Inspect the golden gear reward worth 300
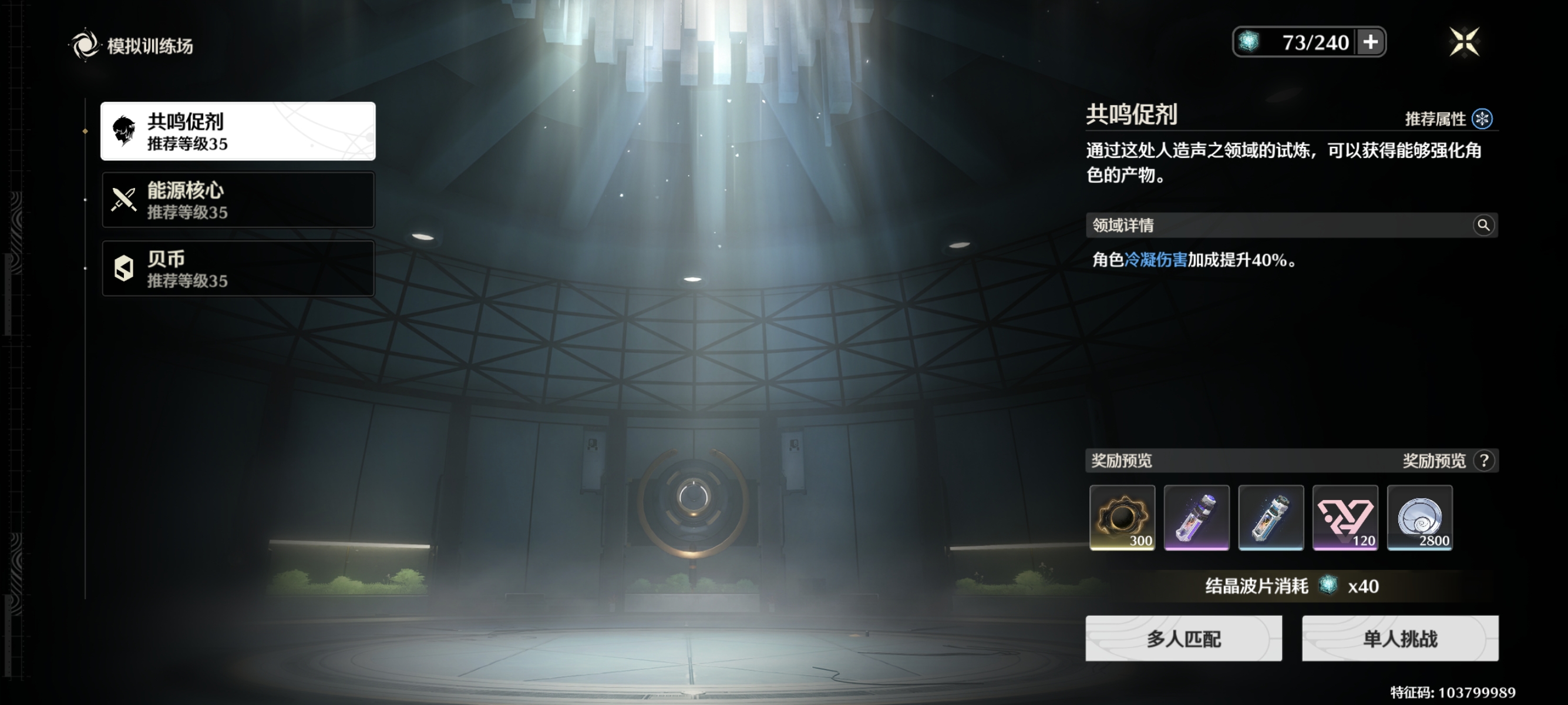The width and height of the screenshot is (1568, 705). (x=1122, y=518)
